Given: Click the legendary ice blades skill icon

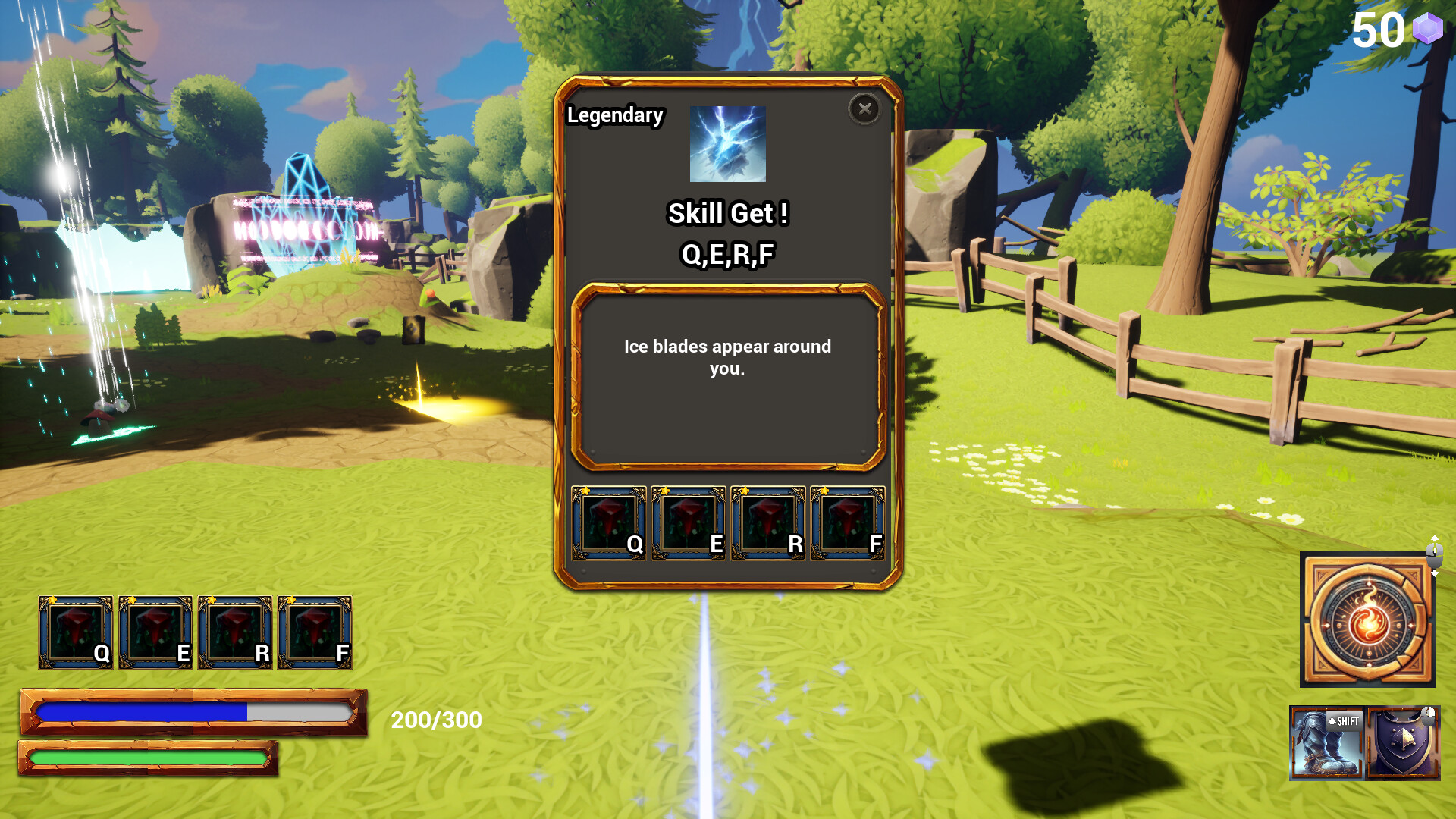Looking at the screenshot, I should [x=727, y=144].
